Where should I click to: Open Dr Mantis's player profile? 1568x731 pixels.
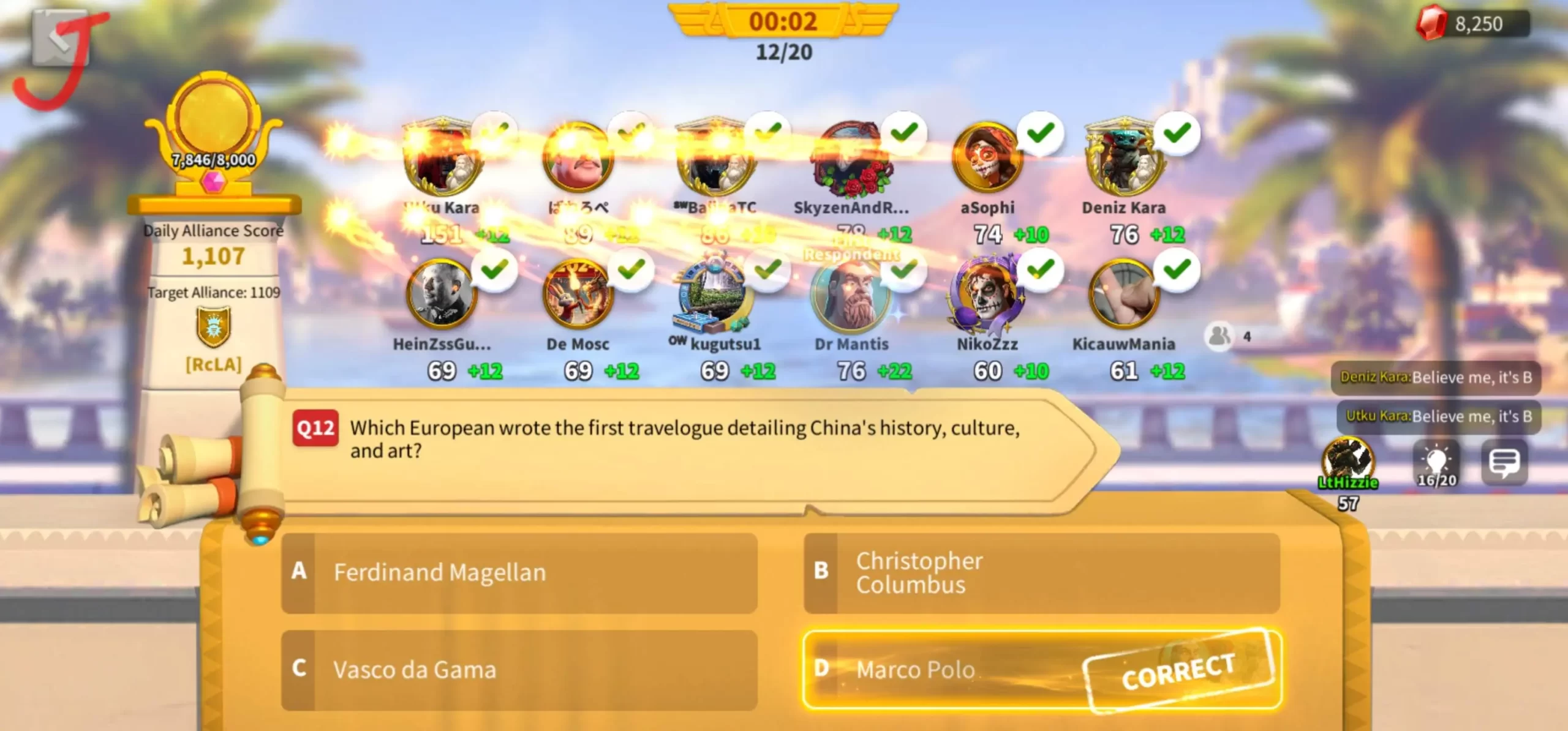click(851, 296)
